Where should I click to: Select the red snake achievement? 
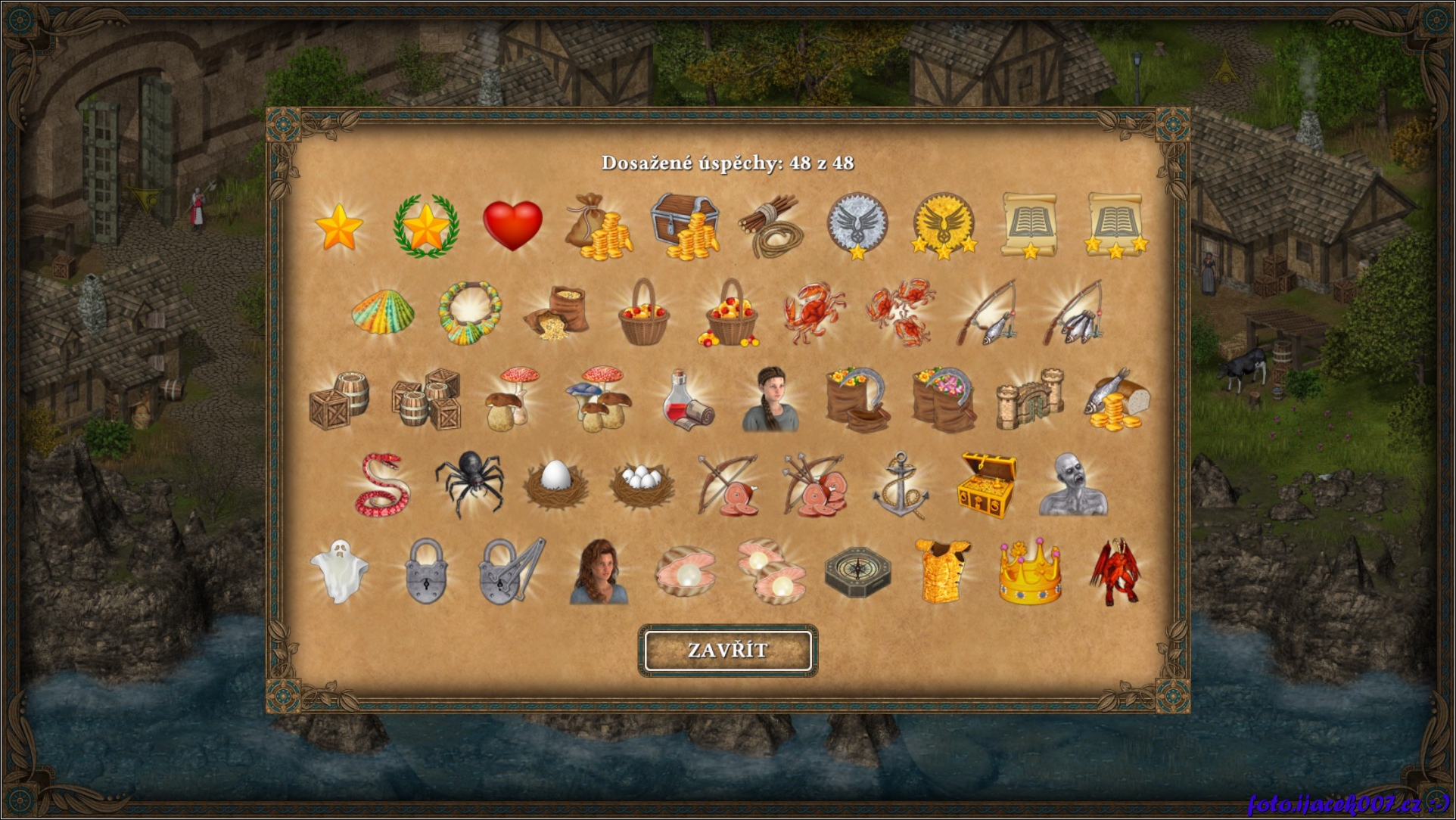tap(382, 485)
